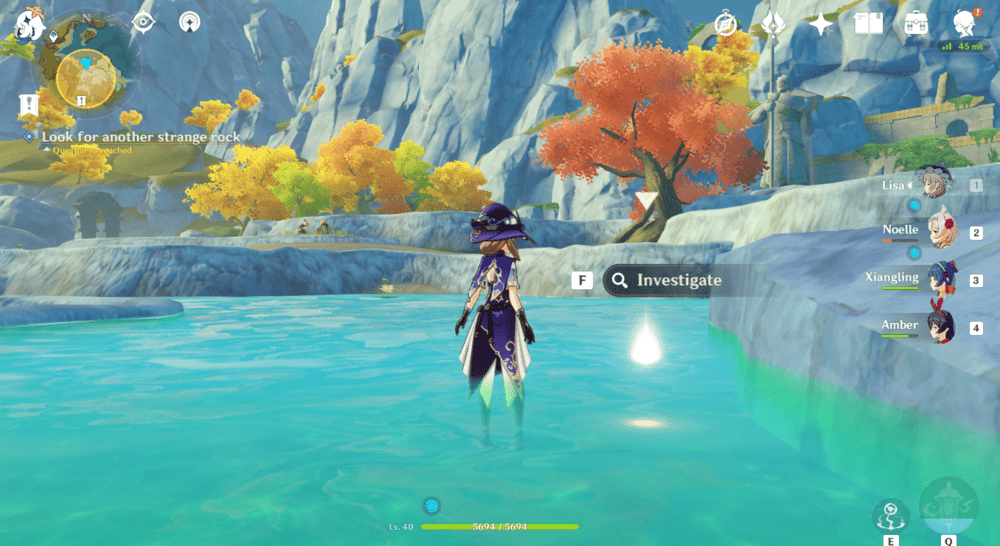The width and height of the screenshot is (1000, 546).
Task: Open the circular minimap
Action: [x=84, y=76]
